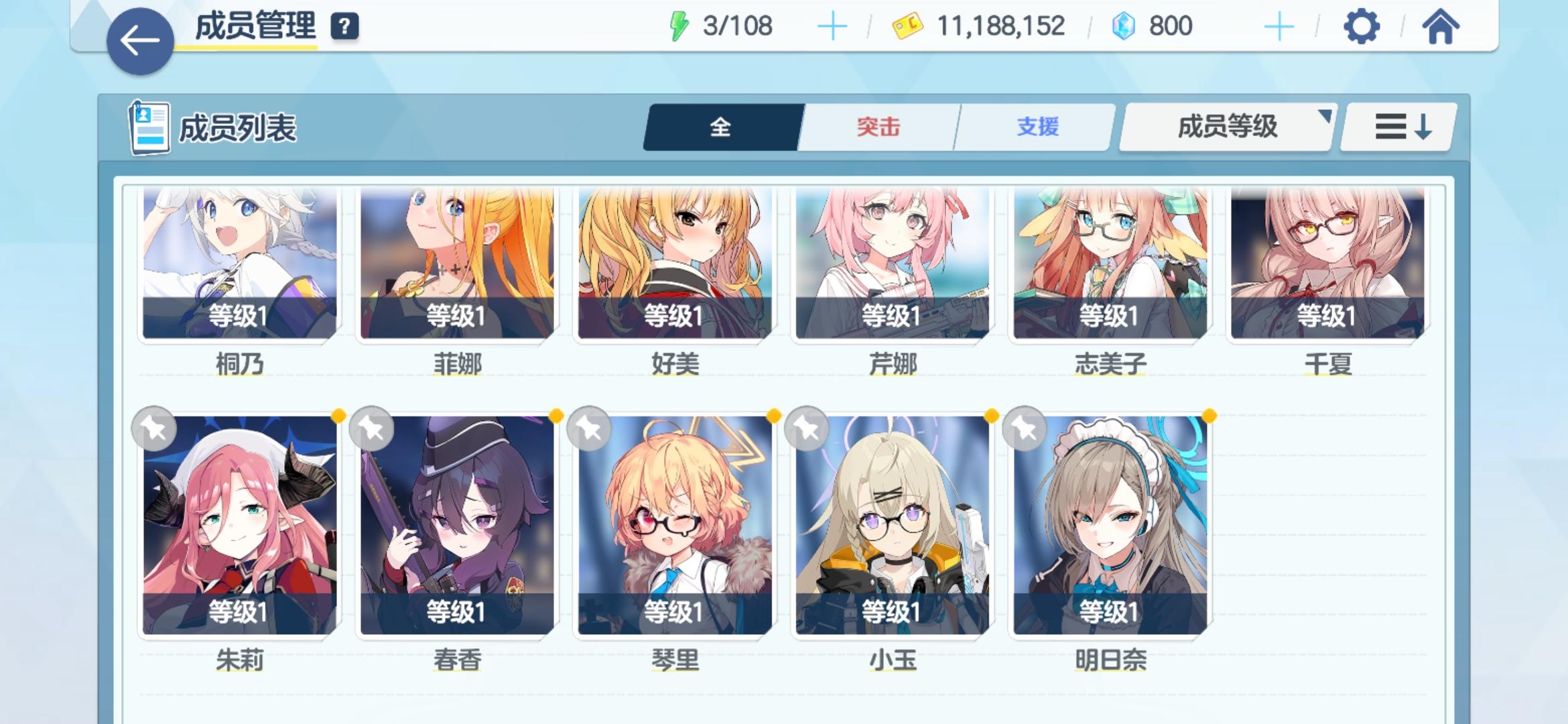Toggle the pin on 明日奈's card
Screen dimensions: 1568x724
(1023, 428)
